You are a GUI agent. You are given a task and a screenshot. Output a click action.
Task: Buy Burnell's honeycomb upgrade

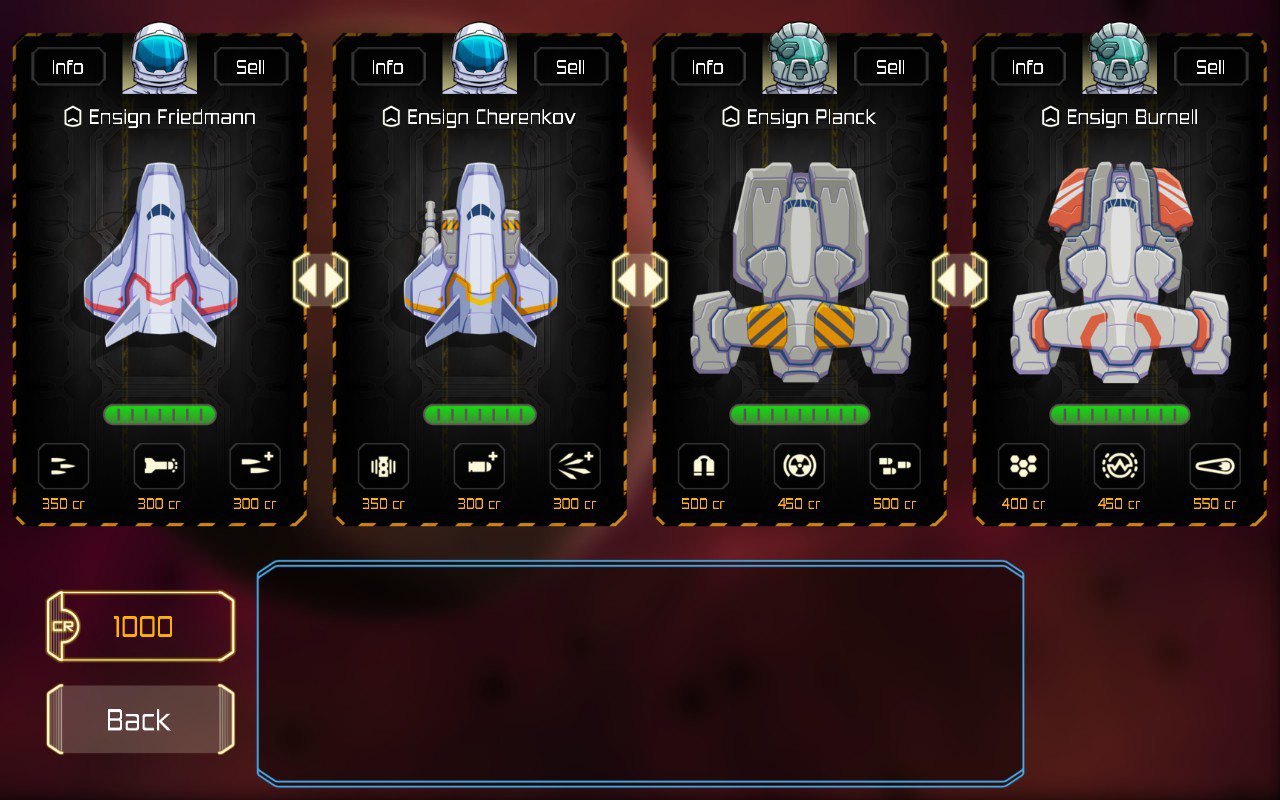pyautogui.click(x=1023, y=467)
